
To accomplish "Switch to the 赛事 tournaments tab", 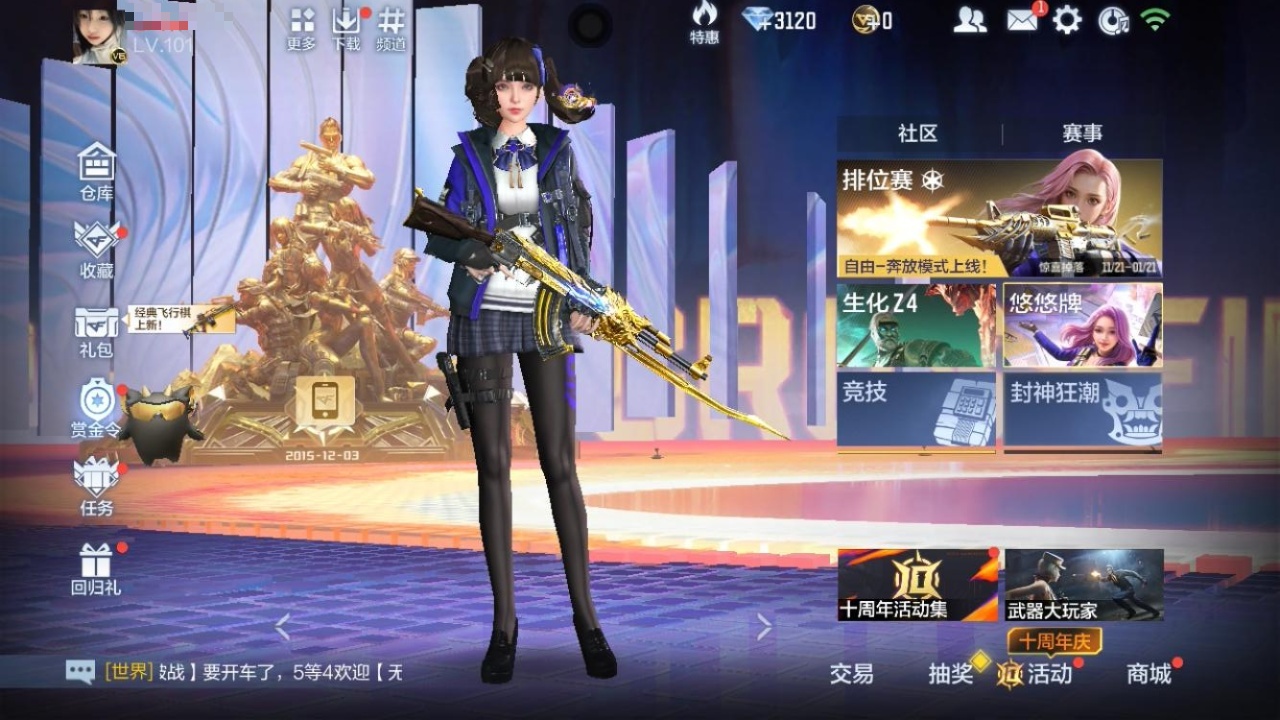I will (1082, 134).
